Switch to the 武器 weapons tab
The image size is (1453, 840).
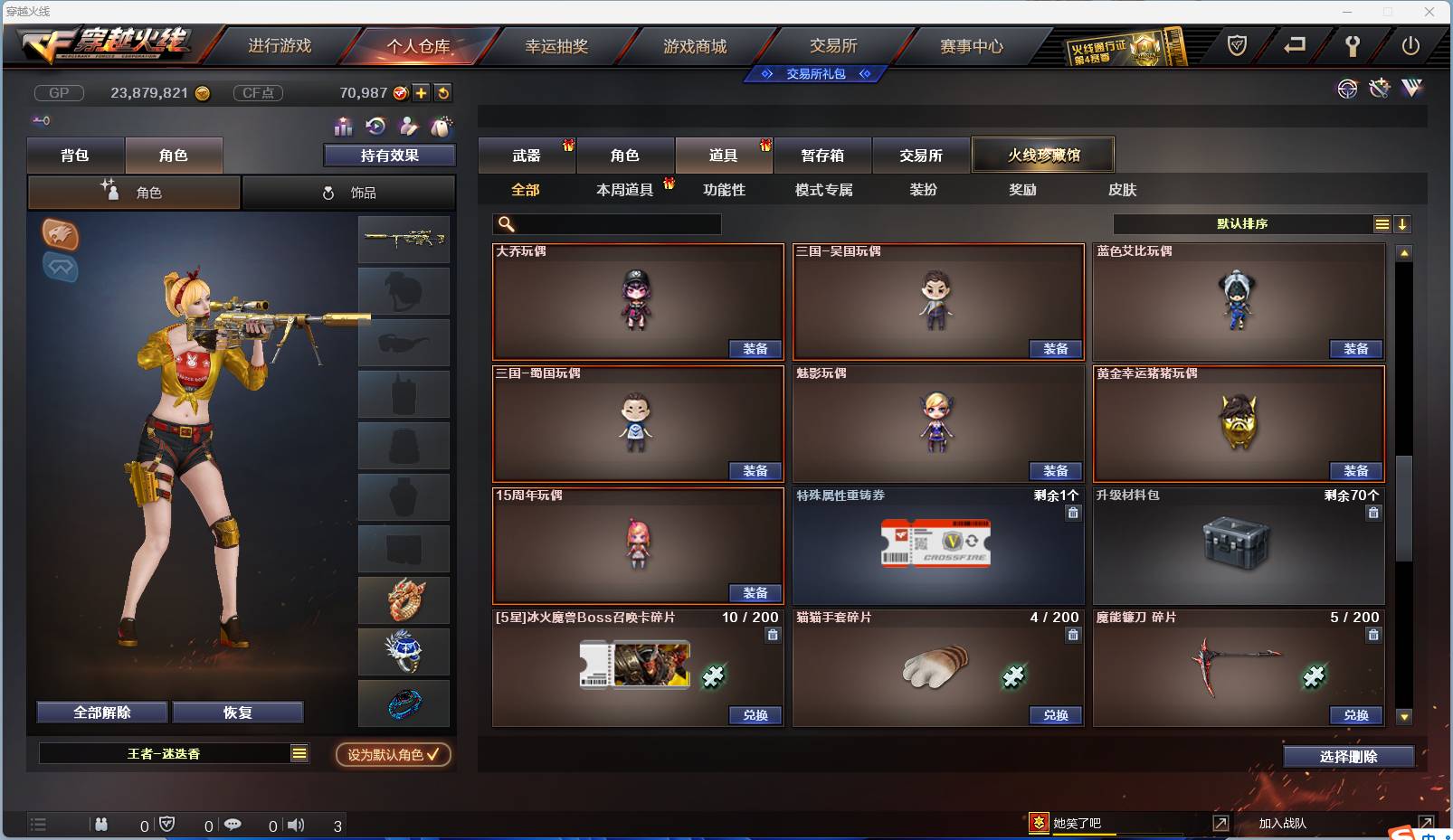pyautogui.click(x=527, y=155)
